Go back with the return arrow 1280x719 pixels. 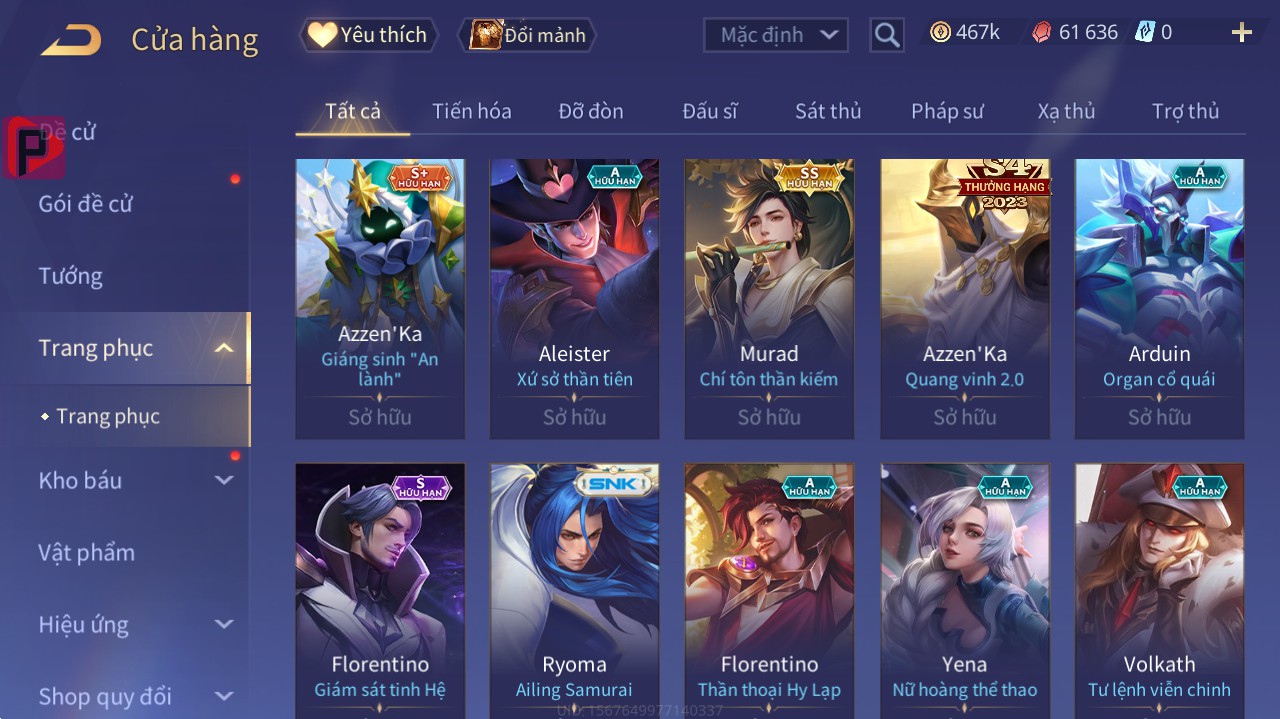71,41
